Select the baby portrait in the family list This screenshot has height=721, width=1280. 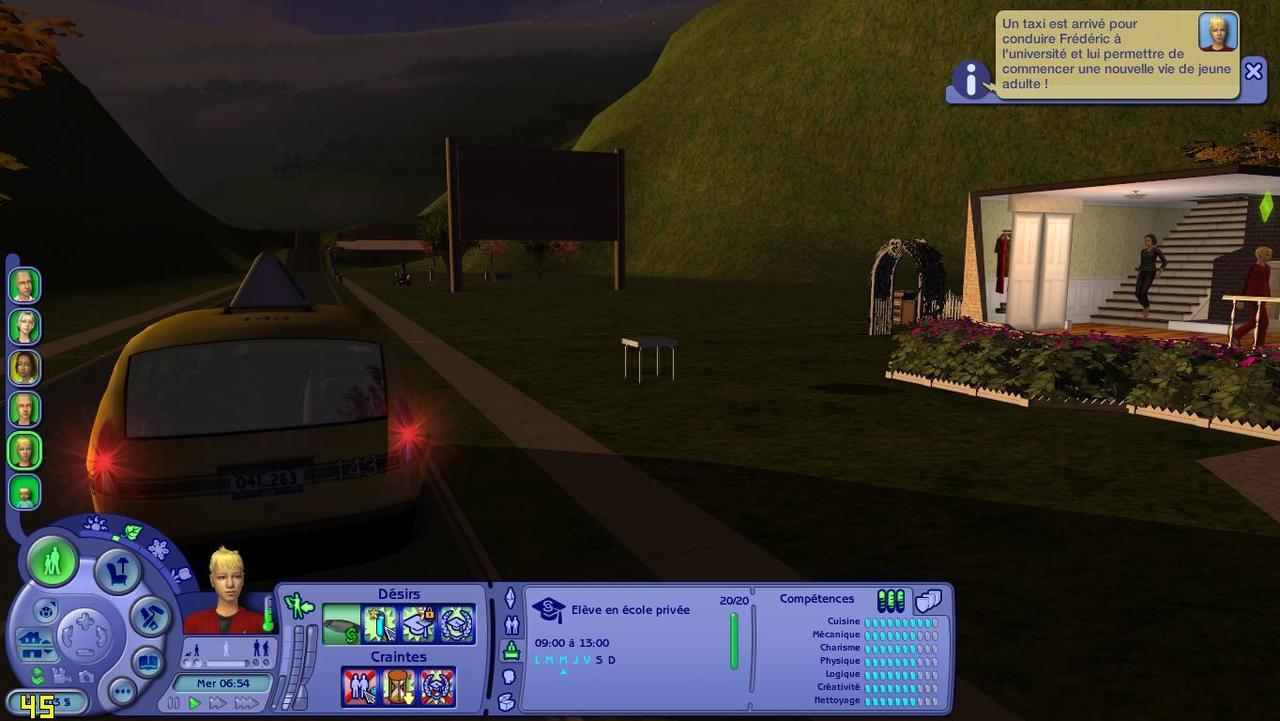click(x=24, y=492)
